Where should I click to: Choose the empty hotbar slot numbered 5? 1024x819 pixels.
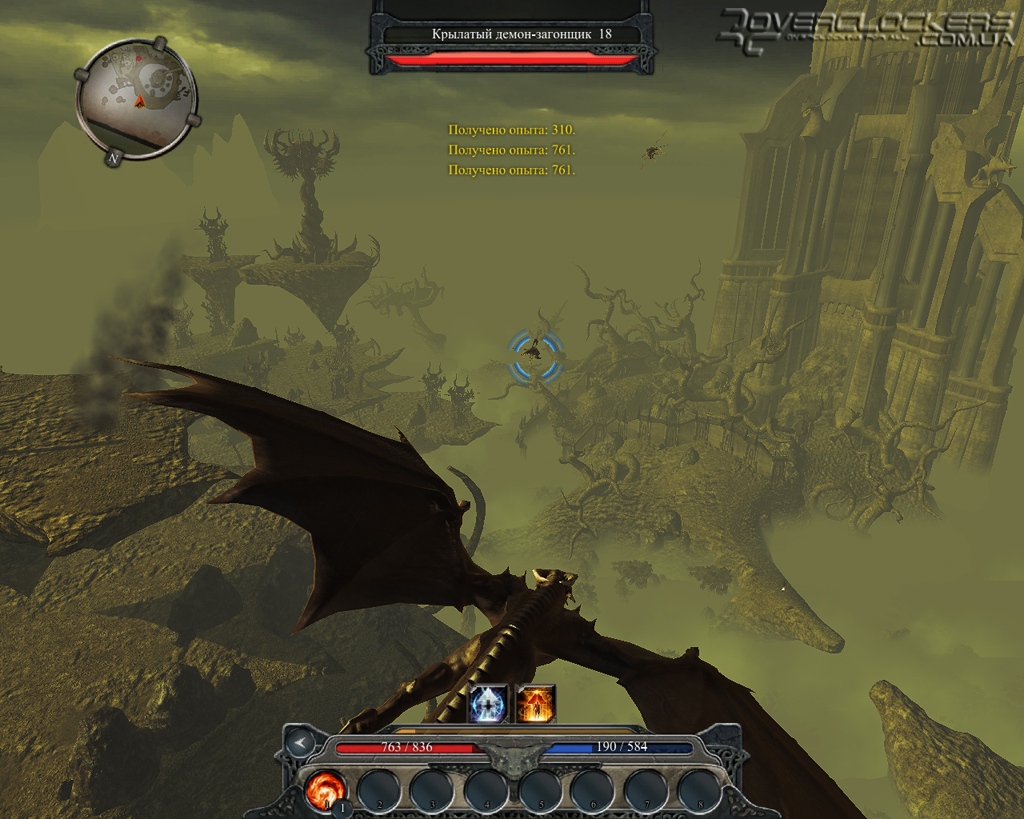[x=540, y=787]
